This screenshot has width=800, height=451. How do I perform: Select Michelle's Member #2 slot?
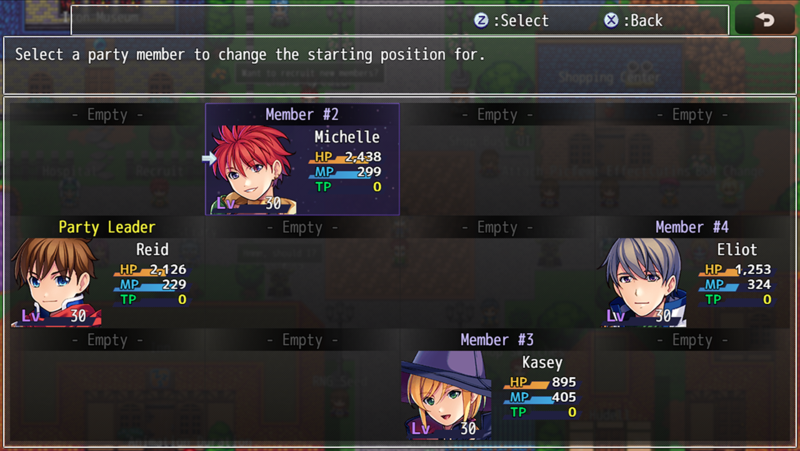302,160
